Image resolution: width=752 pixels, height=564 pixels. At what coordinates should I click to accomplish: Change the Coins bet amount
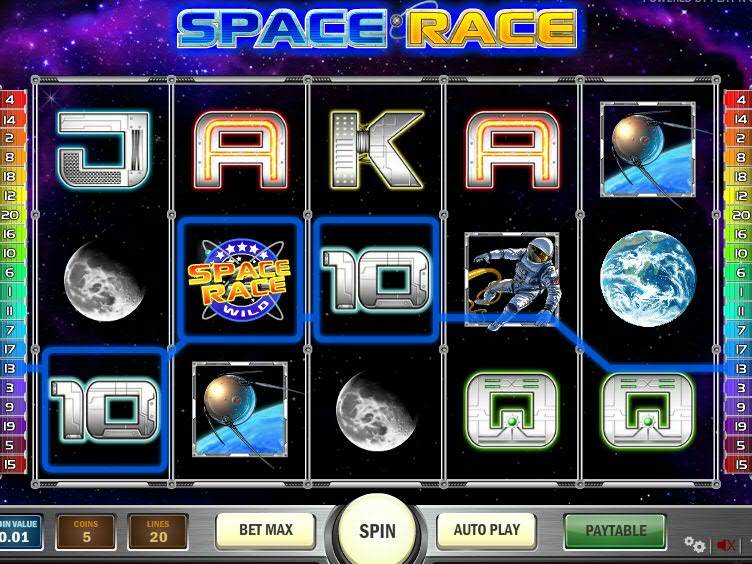pos(86,532)
